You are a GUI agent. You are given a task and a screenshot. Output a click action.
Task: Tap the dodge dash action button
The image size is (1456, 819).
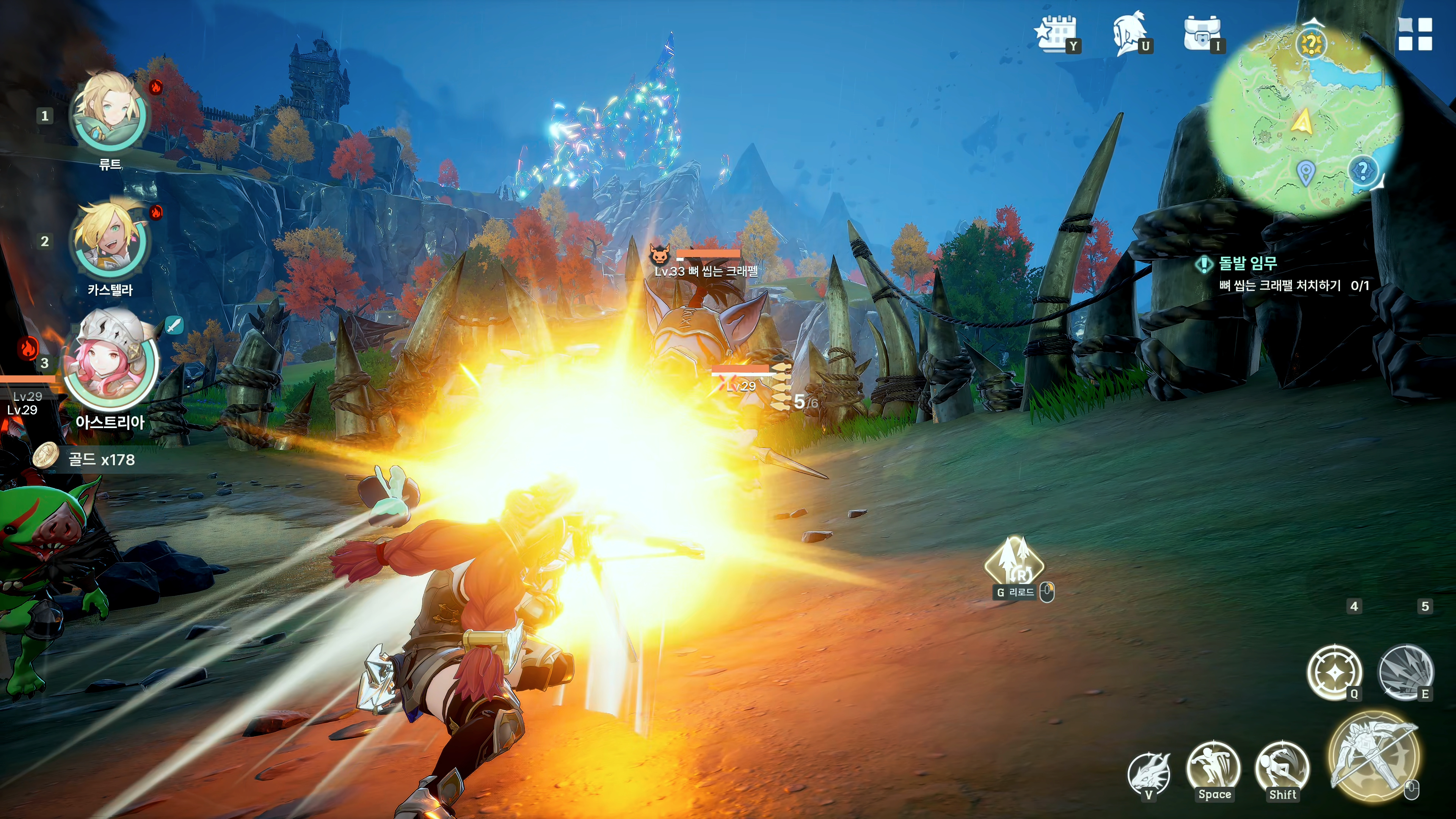1282,767
